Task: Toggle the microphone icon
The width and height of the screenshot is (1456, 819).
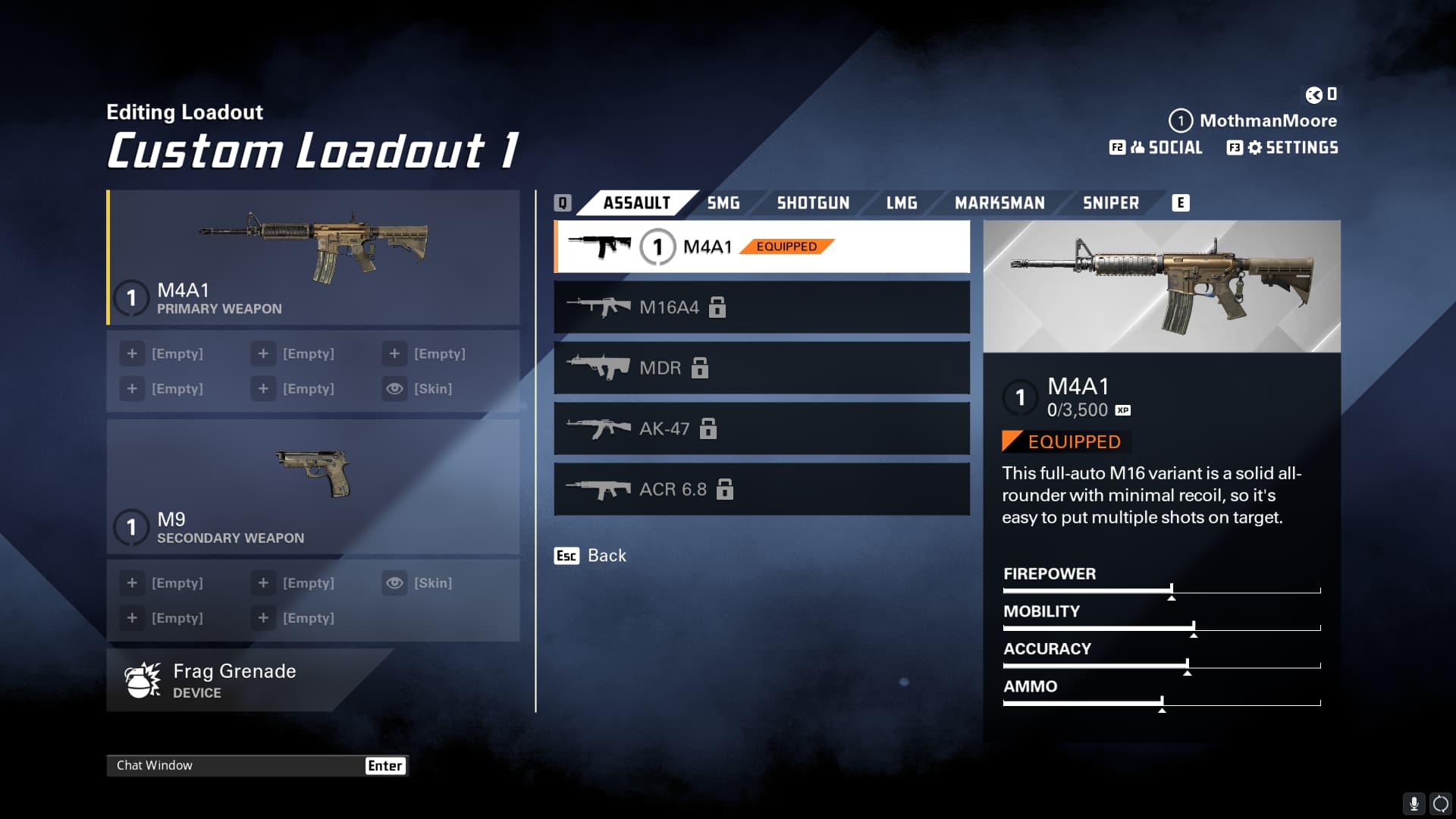Action: pyautogui.click(x=1414, y=804)
